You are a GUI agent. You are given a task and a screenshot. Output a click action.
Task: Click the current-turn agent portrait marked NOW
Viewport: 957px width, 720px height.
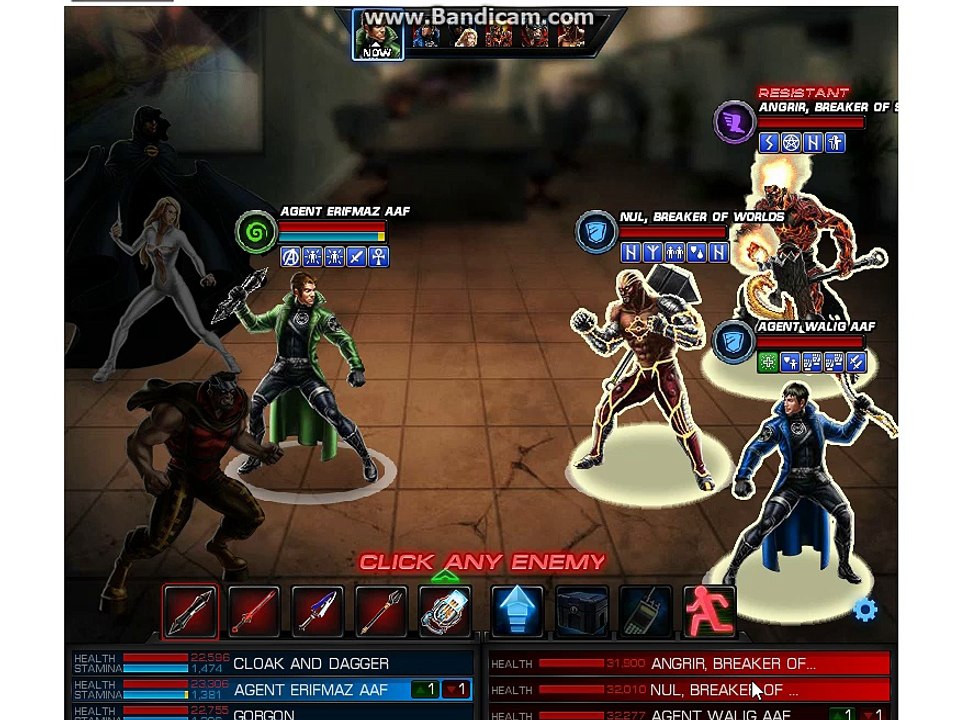click(378, 37)
